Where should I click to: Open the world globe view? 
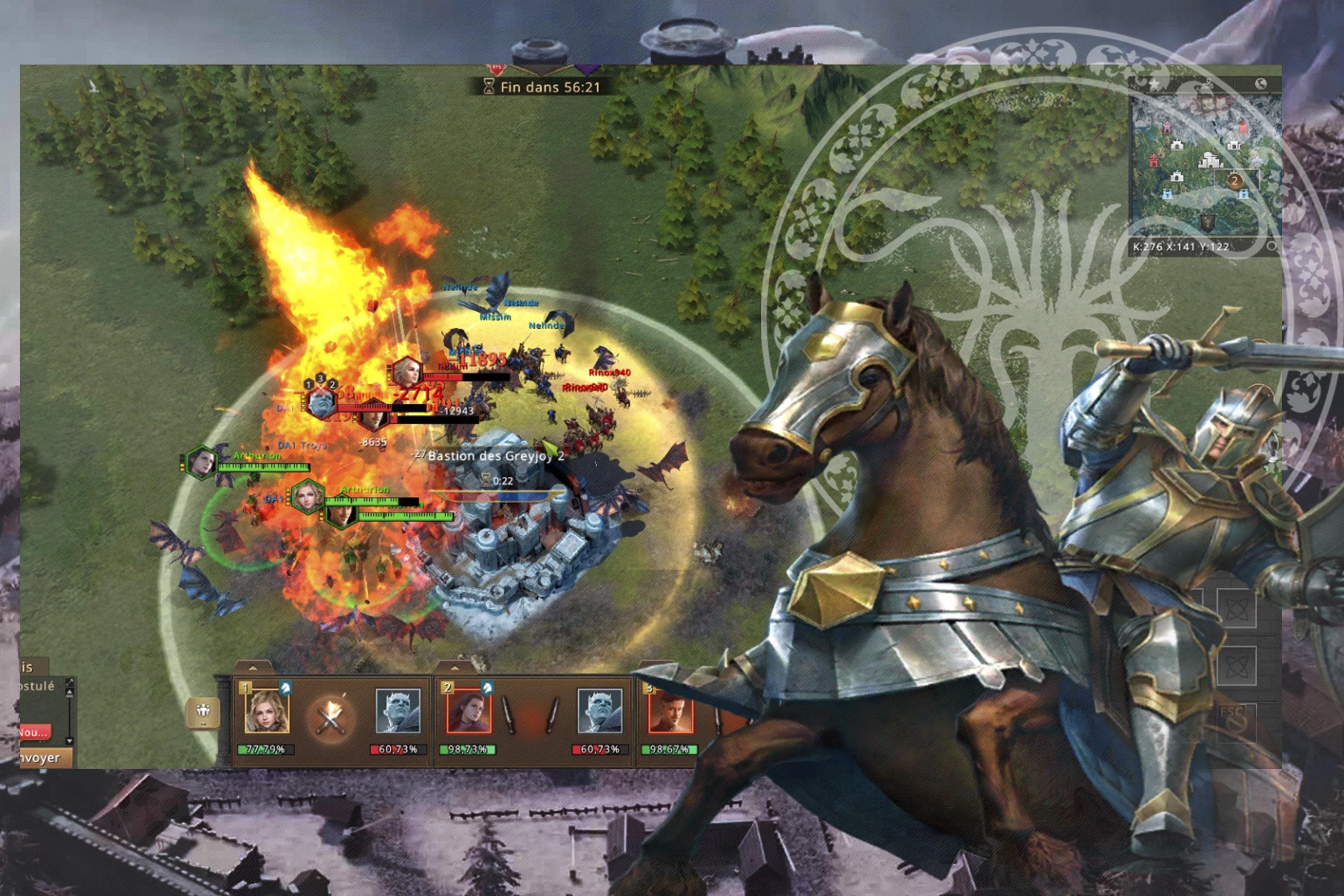click(1261, 84)
